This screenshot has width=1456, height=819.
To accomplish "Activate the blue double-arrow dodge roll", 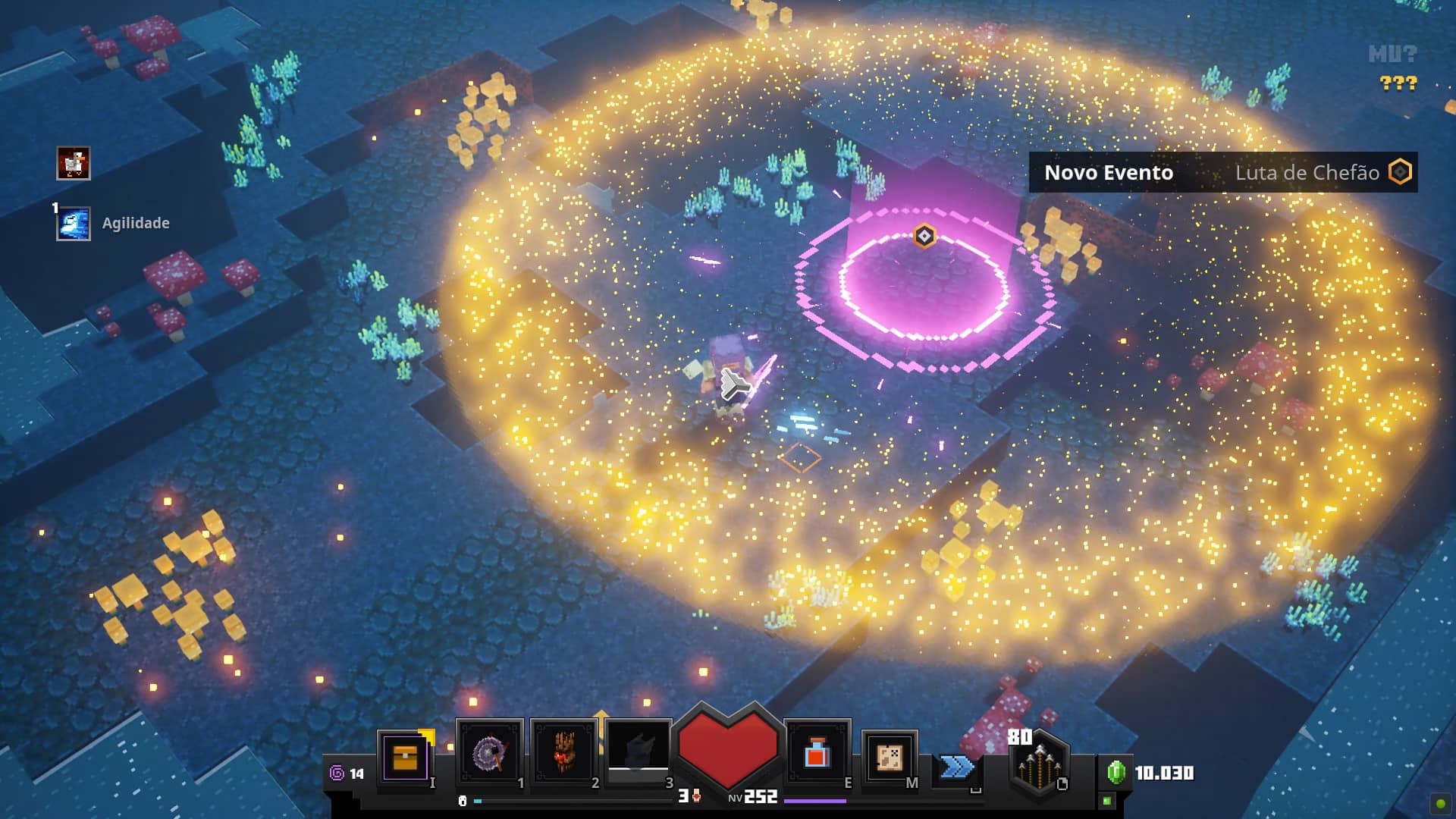I will [x=956, y=767].
